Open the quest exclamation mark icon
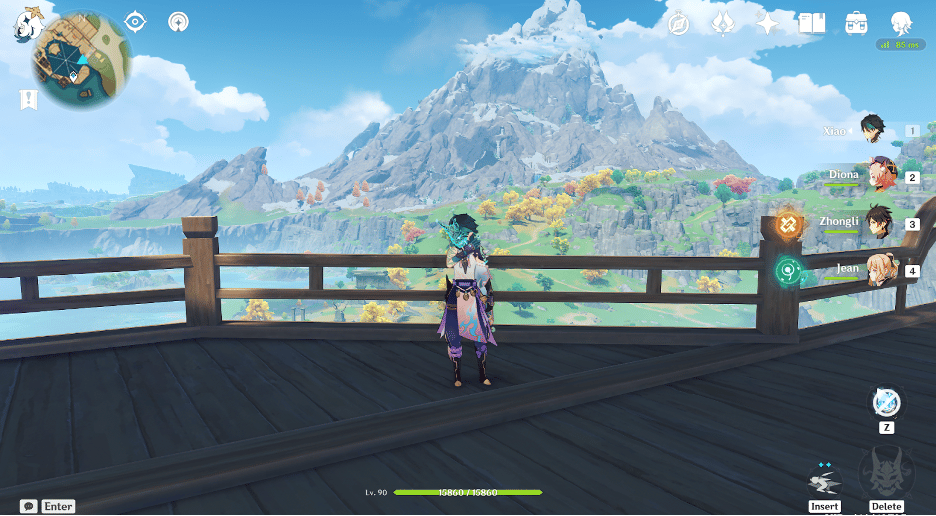The width and height of the screenshot is (936, 516). click(28, 99)
